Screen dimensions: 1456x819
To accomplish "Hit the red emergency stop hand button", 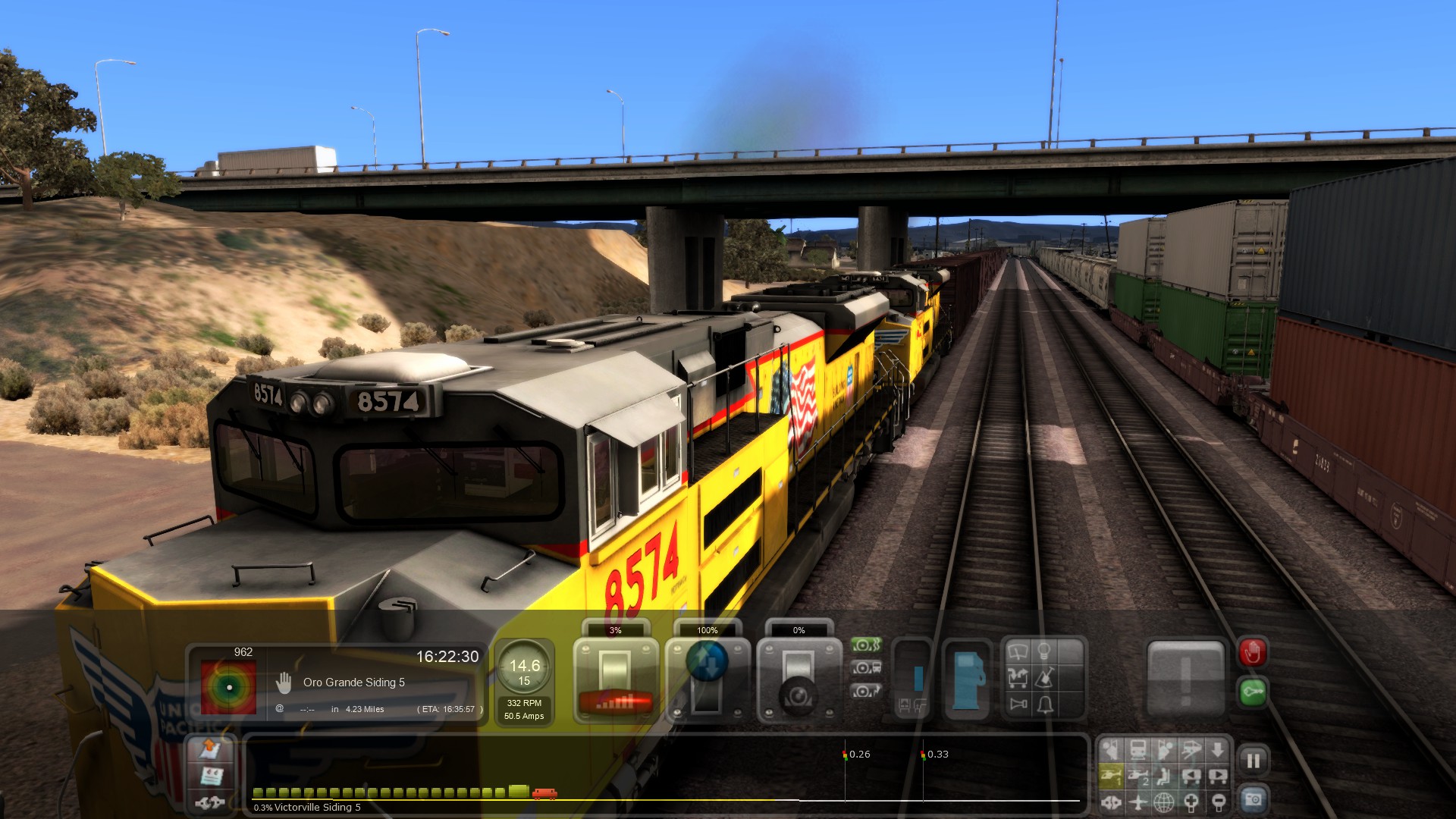I will pyautogui.click(x=1252, y=652).
